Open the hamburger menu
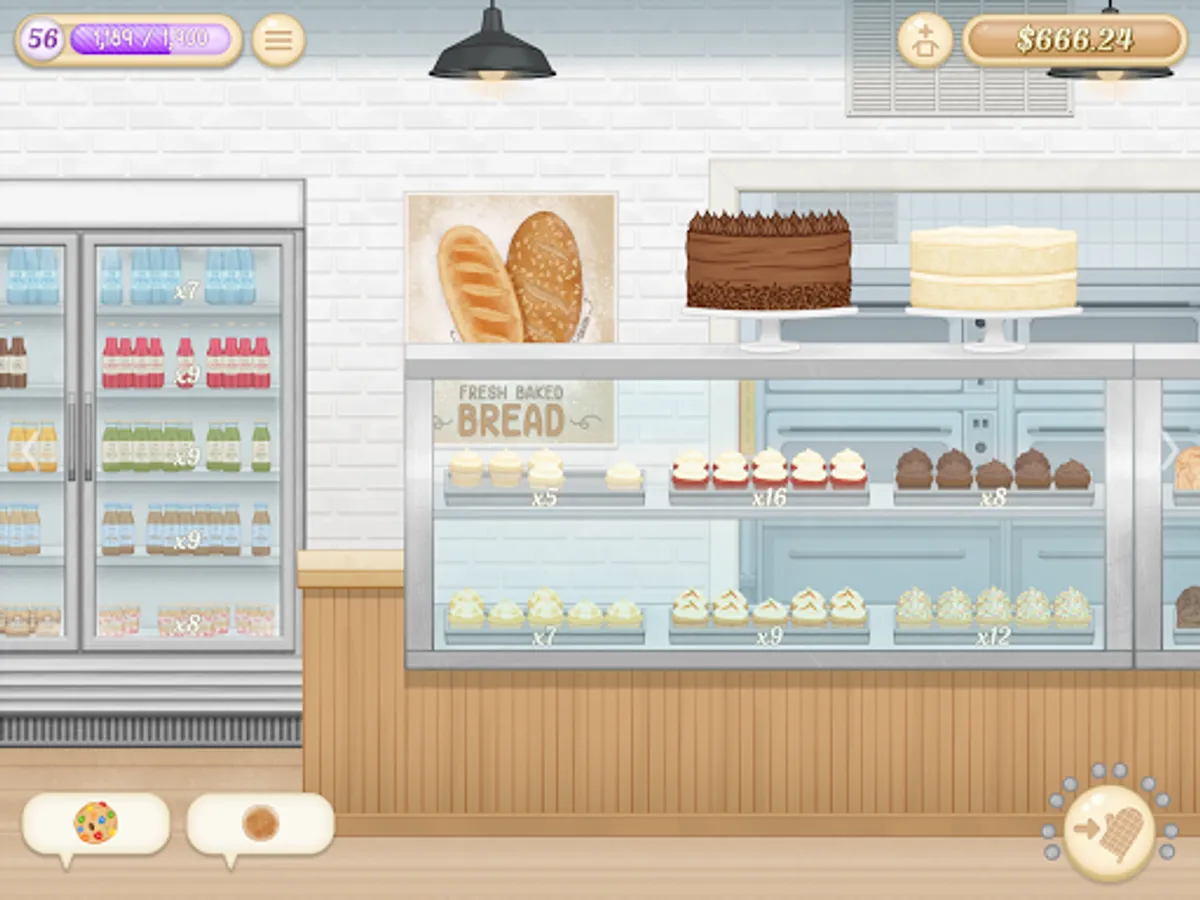The height and width of the screenshot is (900, 1200). click(x=278, y=40)
